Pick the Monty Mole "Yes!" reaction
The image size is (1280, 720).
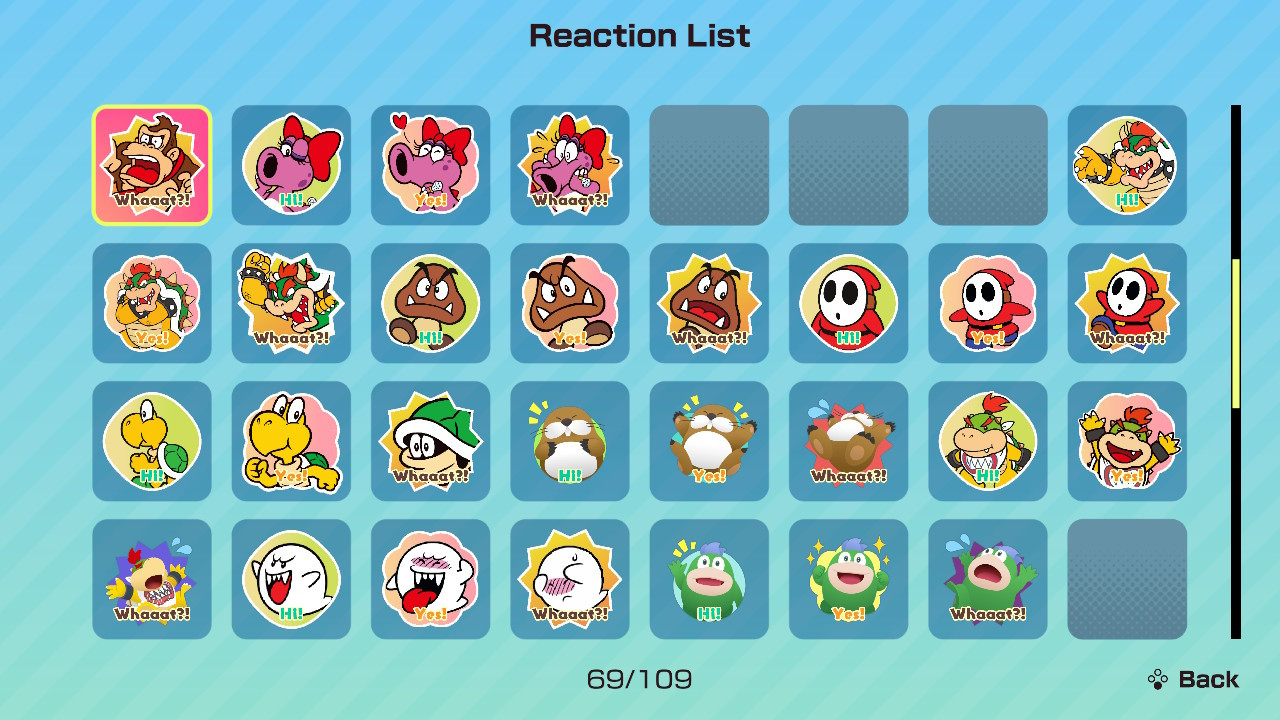point(708,441)
